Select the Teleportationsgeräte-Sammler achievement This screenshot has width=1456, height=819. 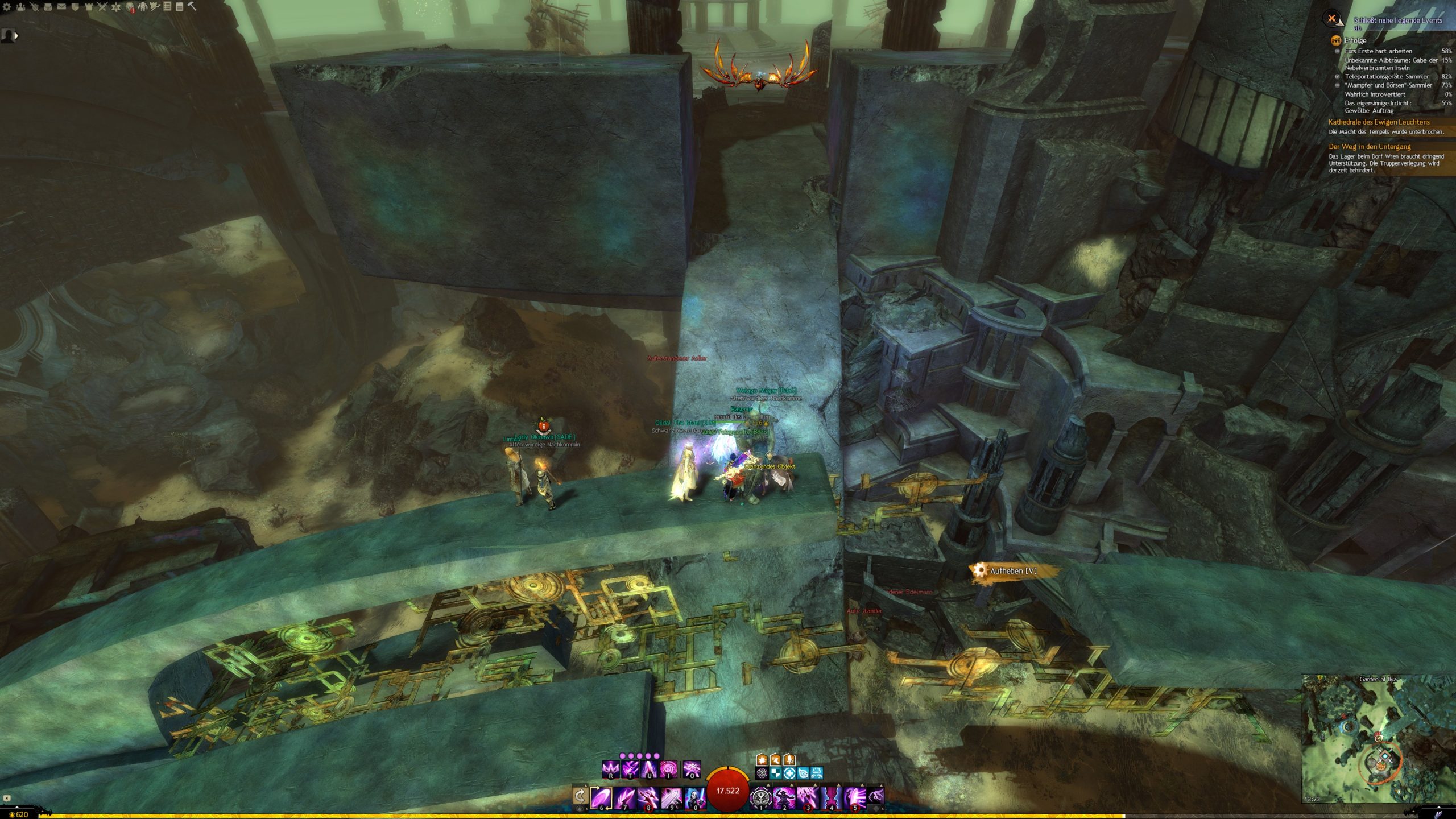(1386, 76)
